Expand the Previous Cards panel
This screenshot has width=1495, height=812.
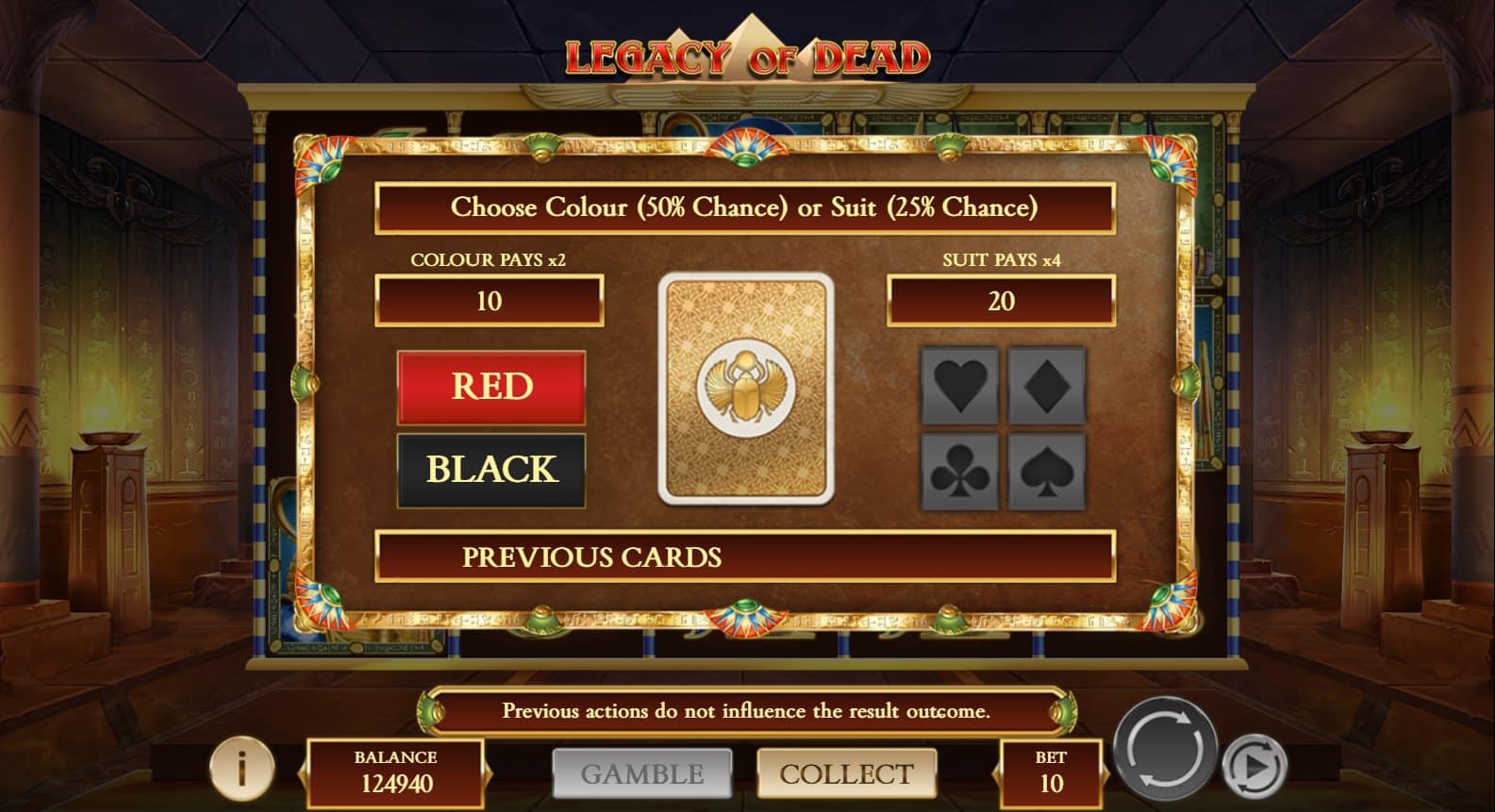[745, 558]
